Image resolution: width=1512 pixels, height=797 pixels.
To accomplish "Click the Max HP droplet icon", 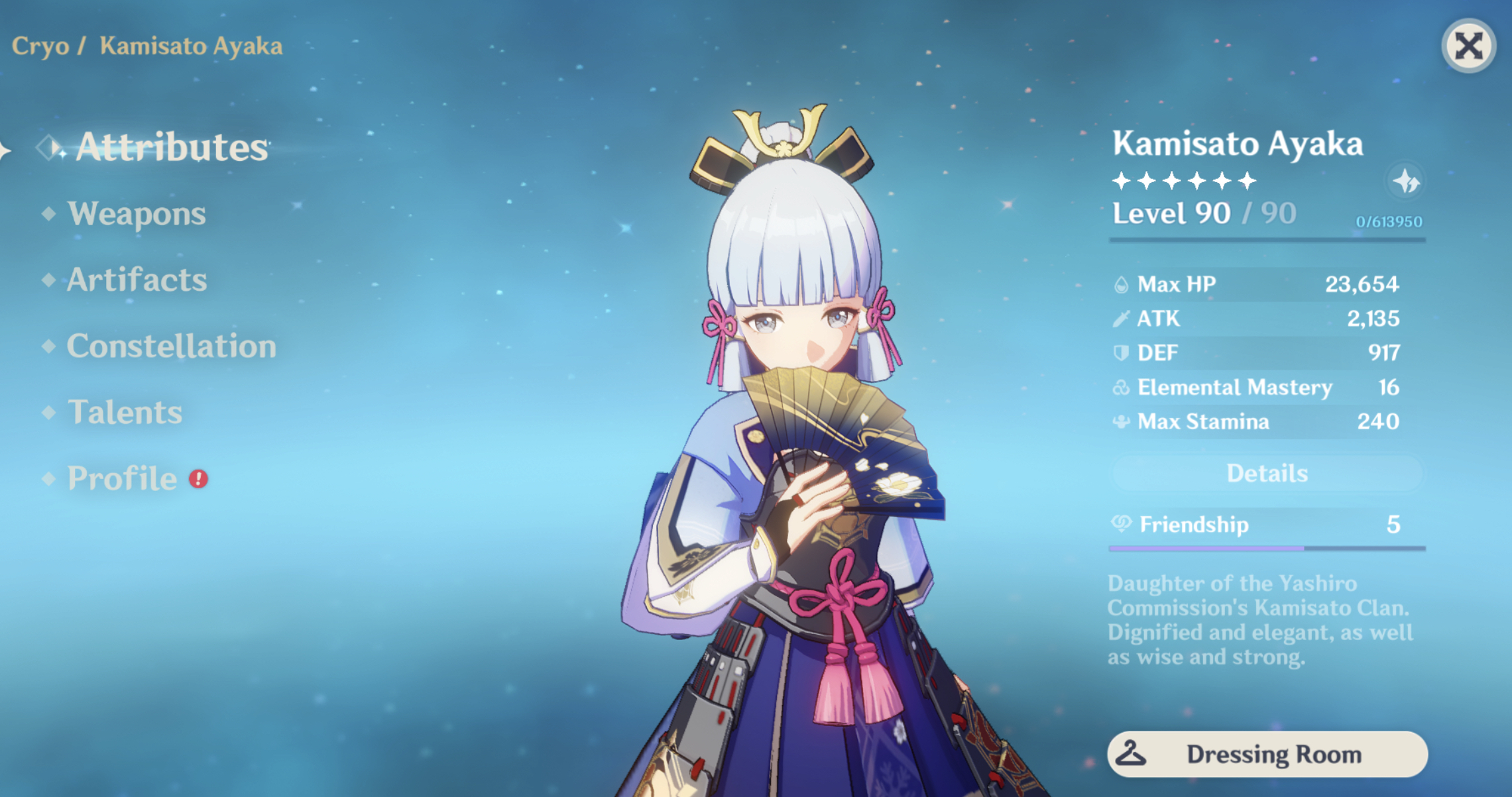I will click(x=1122, y=284).
